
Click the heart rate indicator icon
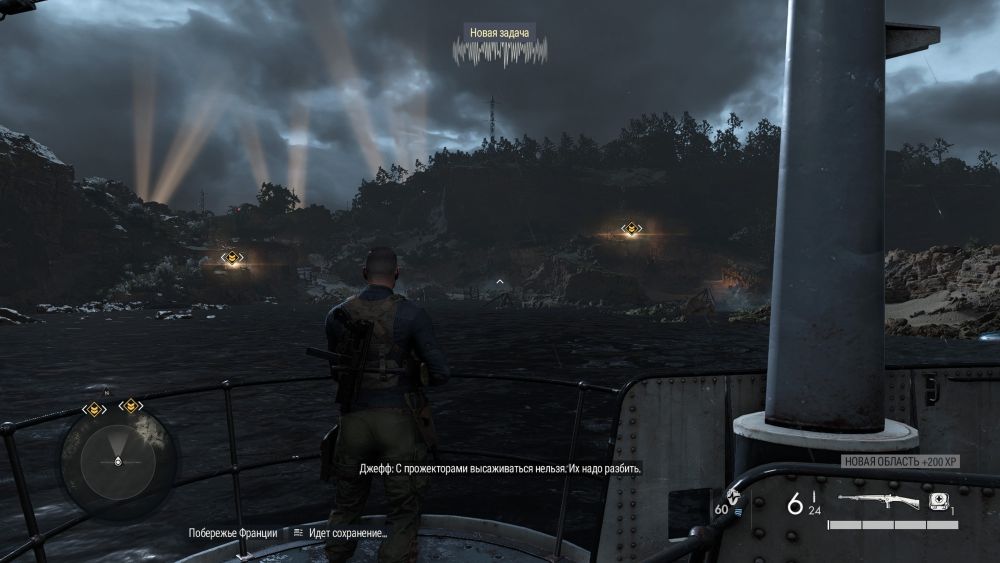pyautogui.click(x=735, y=497)
